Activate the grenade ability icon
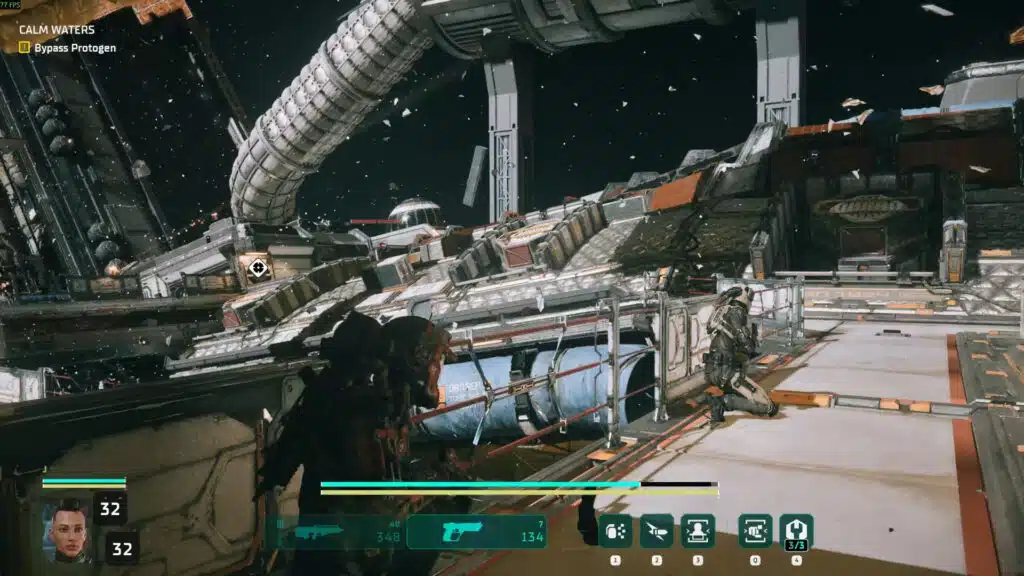The height and width of the screenshot is (576, 1024). (x=615, y=530)
